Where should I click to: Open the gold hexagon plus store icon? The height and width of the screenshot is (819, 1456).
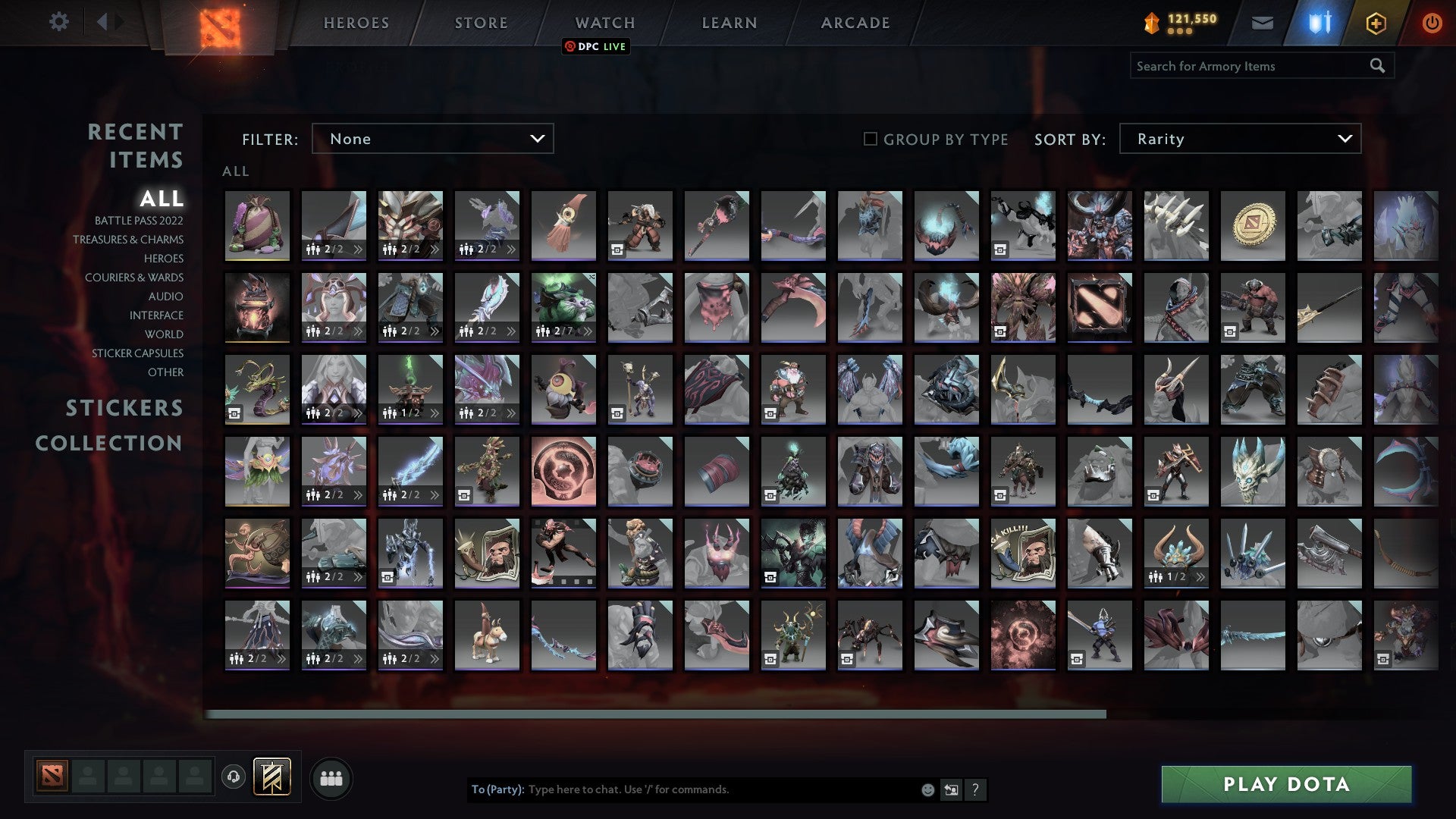click(1377, 23)
